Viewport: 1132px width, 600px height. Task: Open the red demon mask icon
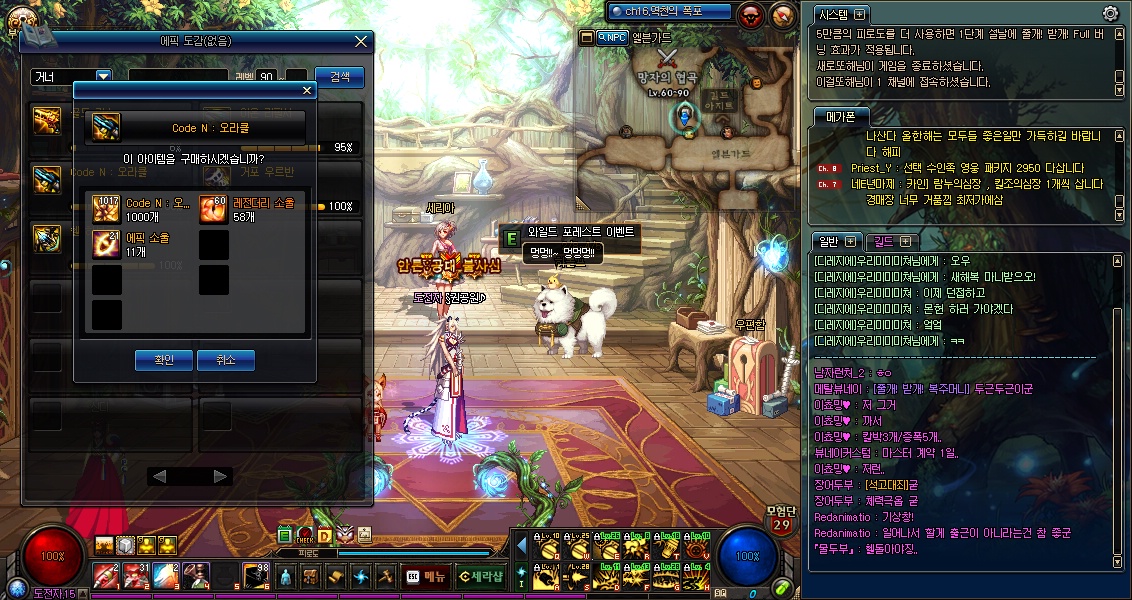[x=751, y=14]
